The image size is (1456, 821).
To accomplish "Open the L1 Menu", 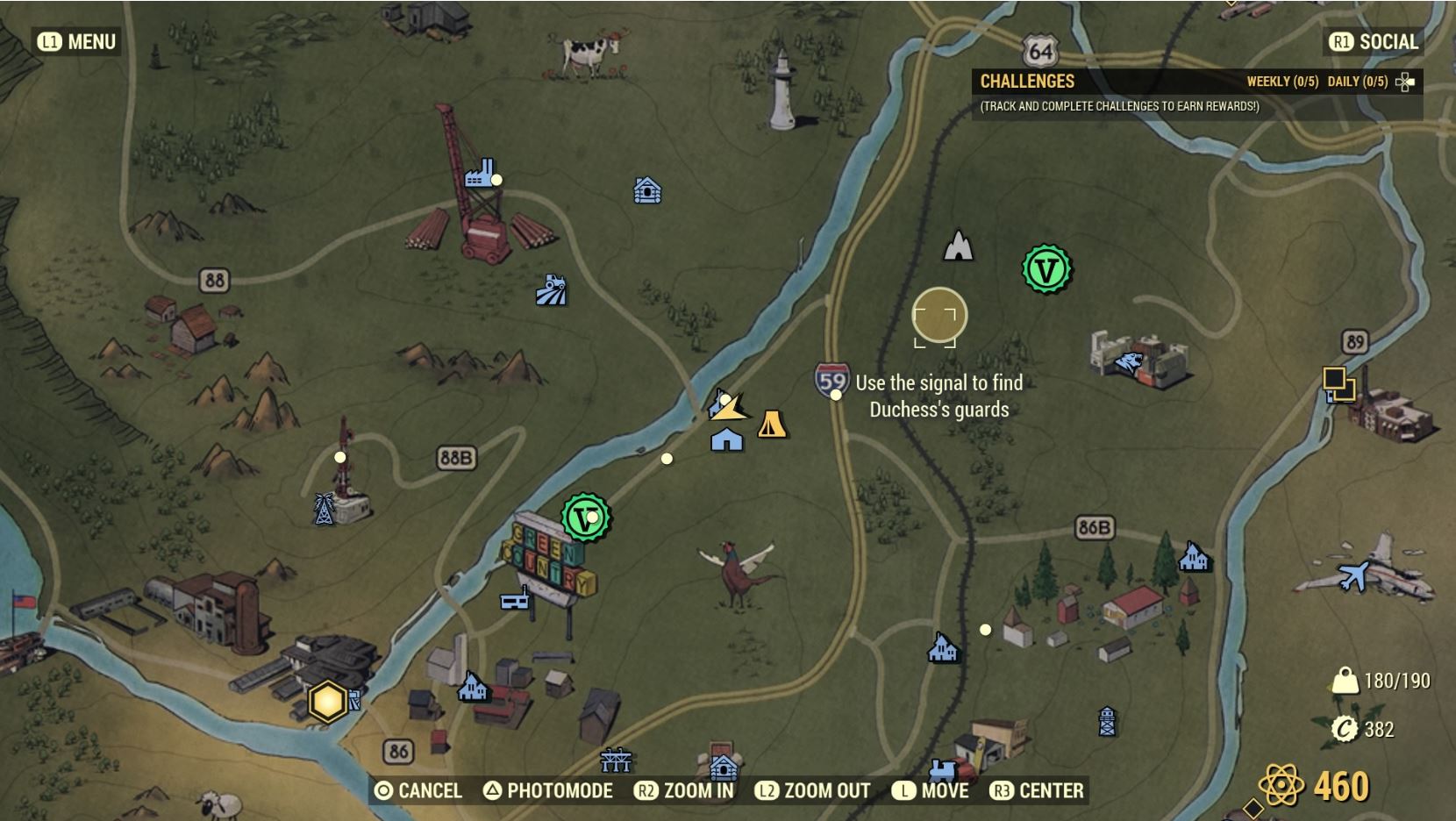I will pyautogui.click(x=75, y=40).
